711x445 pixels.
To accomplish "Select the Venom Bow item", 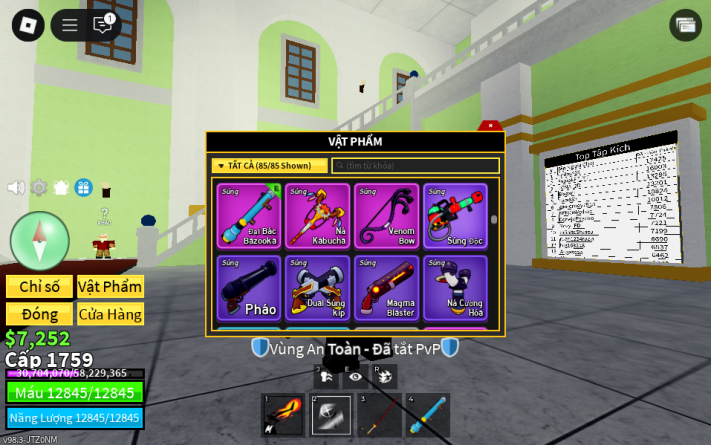I will (387, 216).
